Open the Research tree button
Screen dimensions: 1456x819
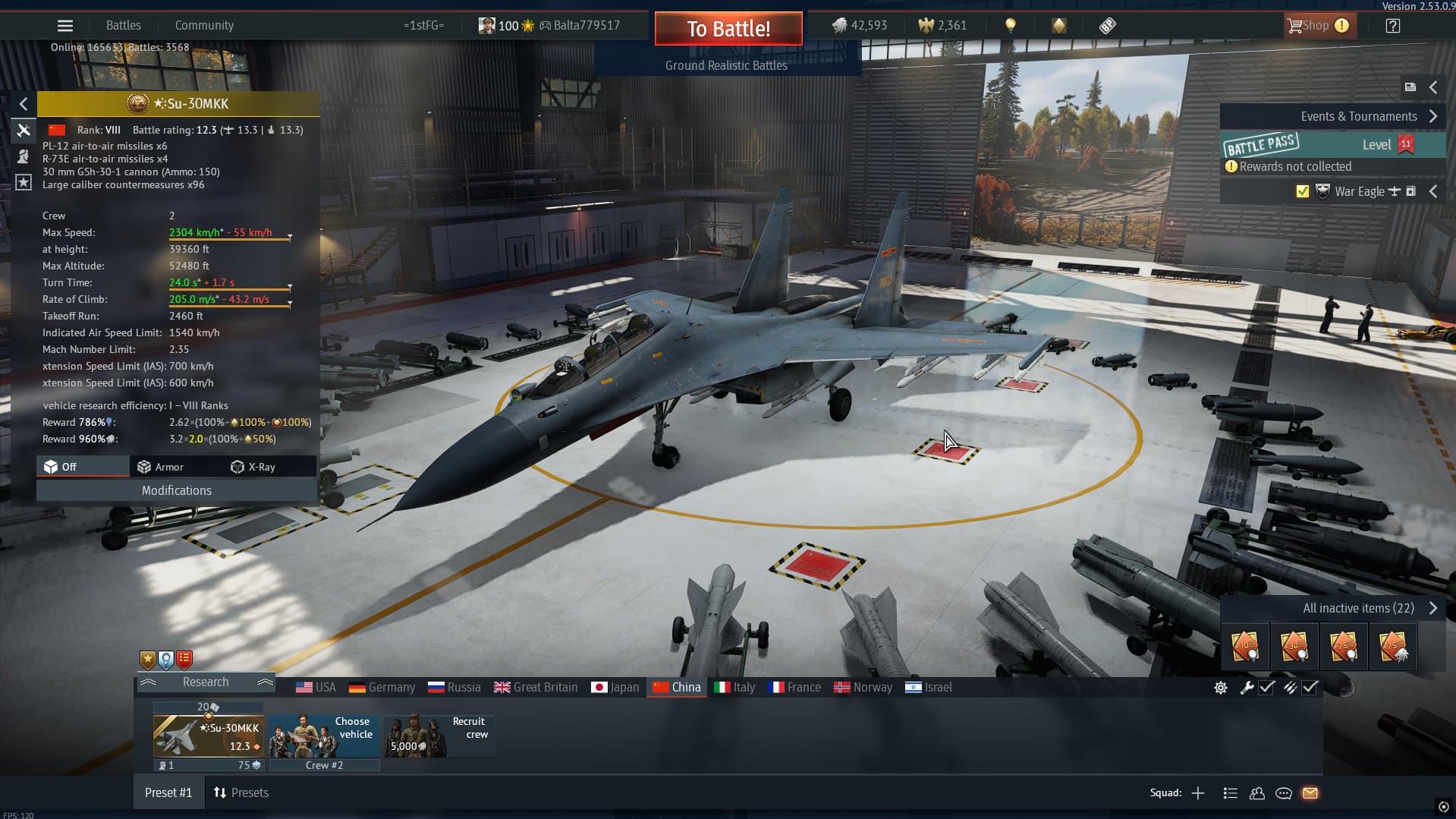[206, 682]
